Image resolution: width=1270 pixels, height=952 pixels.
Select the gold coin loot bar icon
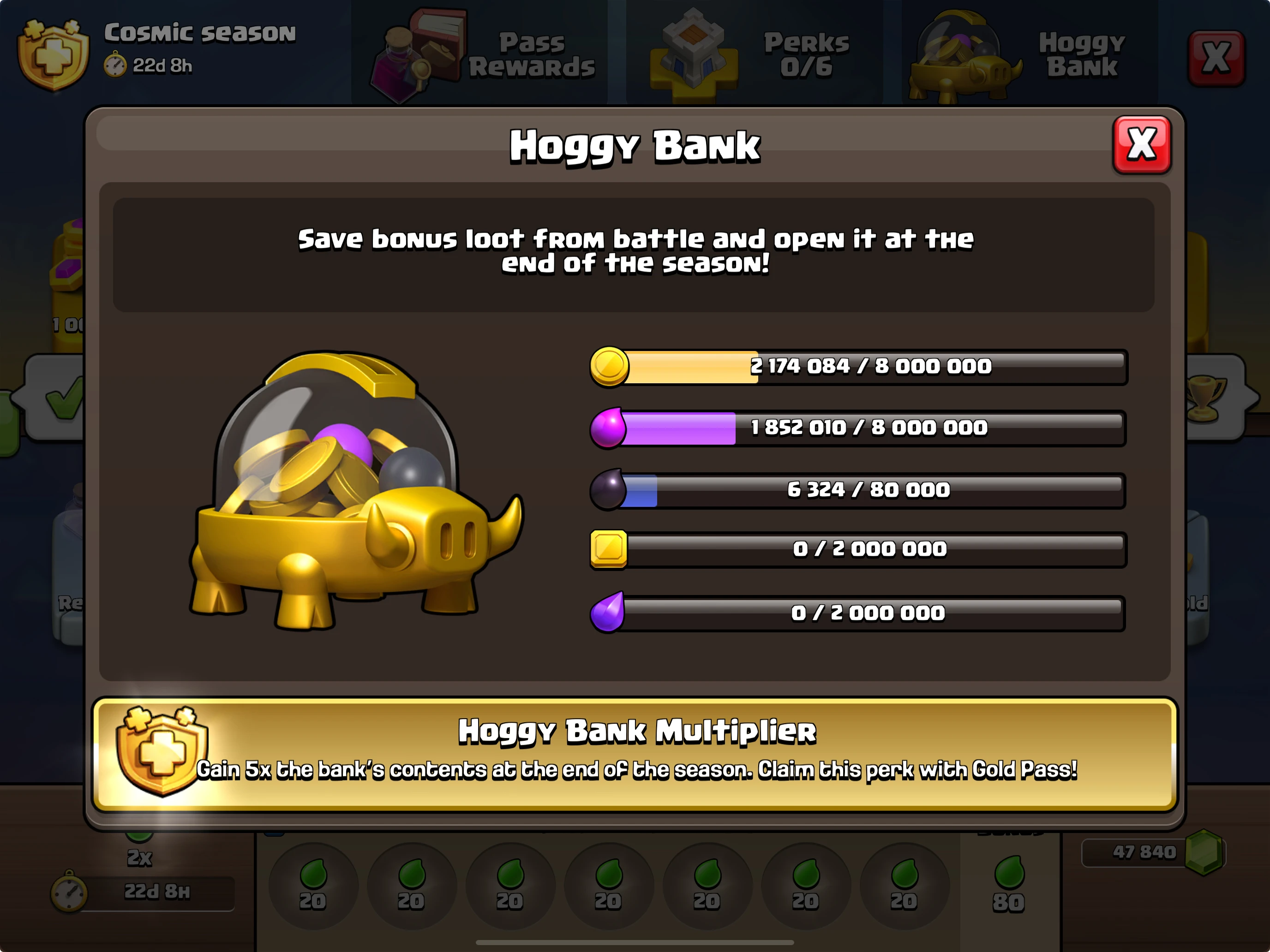click(x=610, y=366)
